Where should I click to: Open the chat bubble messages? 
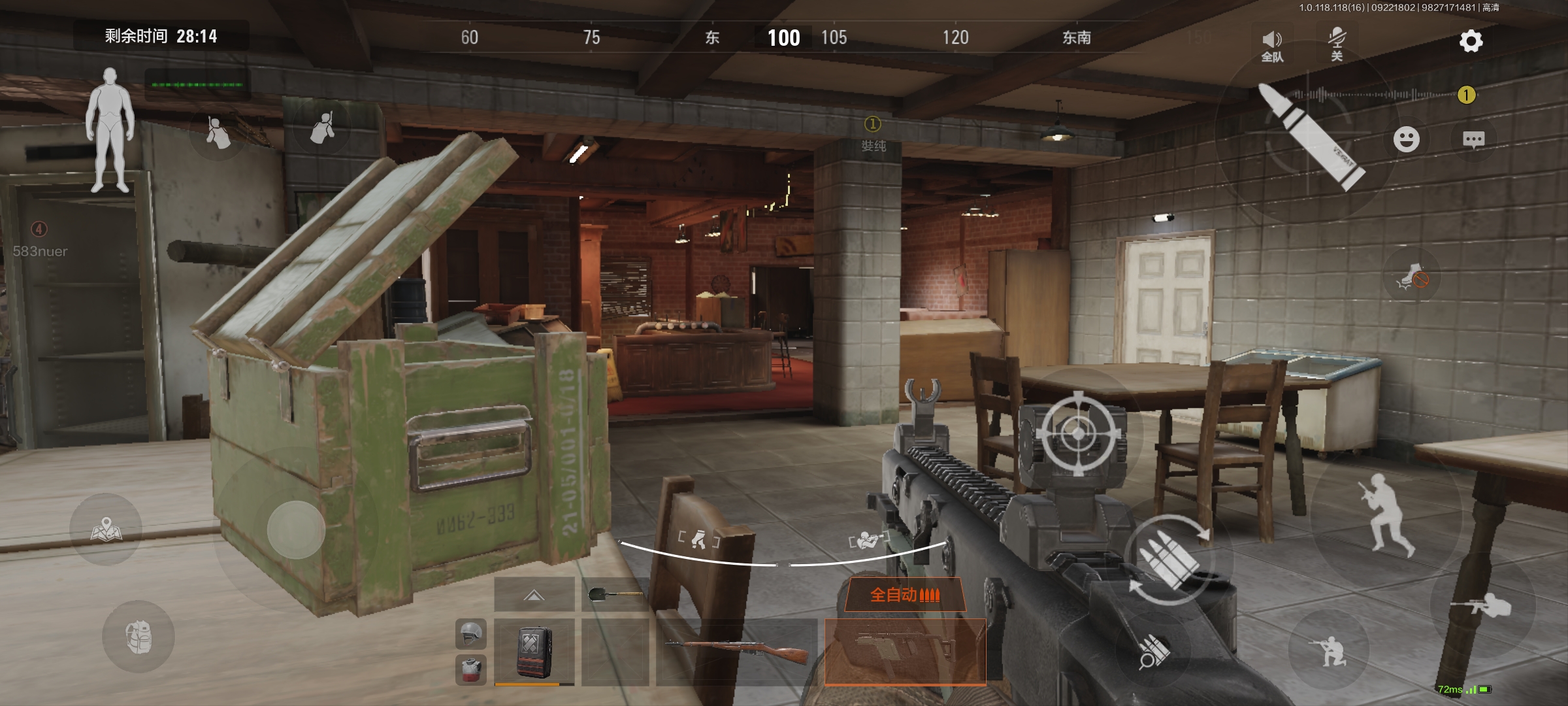coord(1473,139)
